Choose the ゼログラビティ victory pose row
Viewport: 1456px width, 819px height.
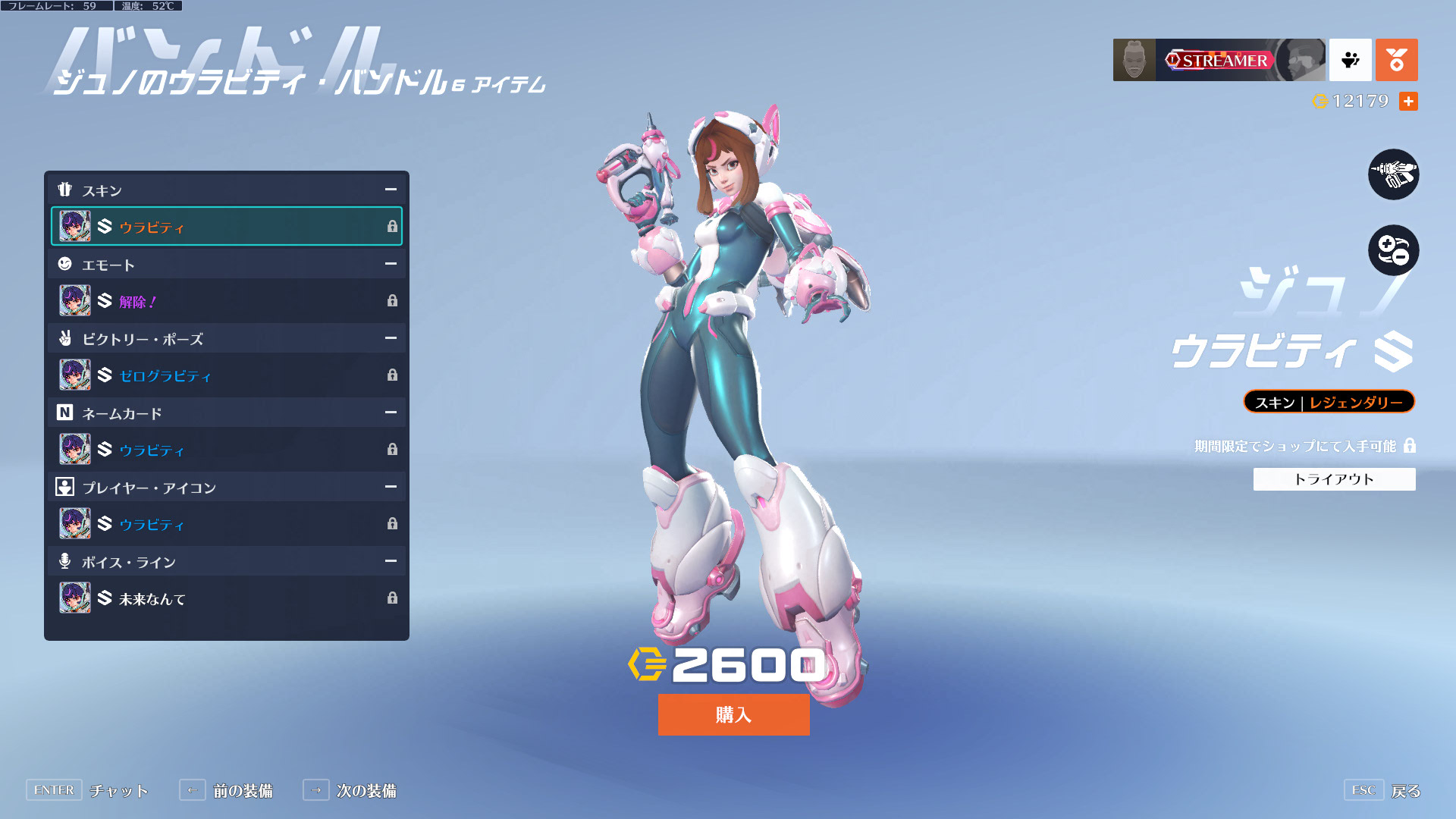click(226, 375)
